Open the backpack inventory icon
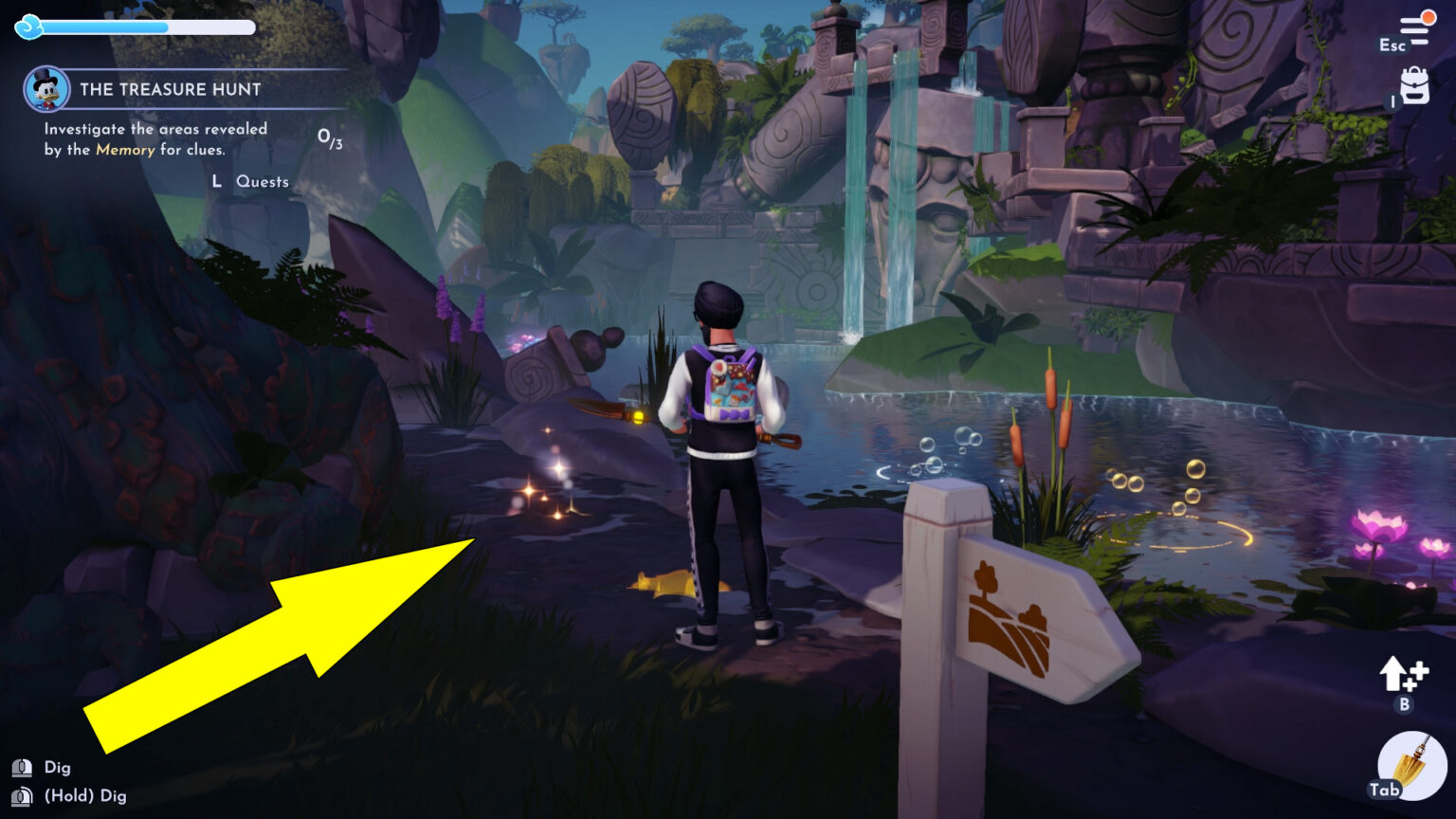Screen dimensions: 1456x819 click(x=1414, y=86)
